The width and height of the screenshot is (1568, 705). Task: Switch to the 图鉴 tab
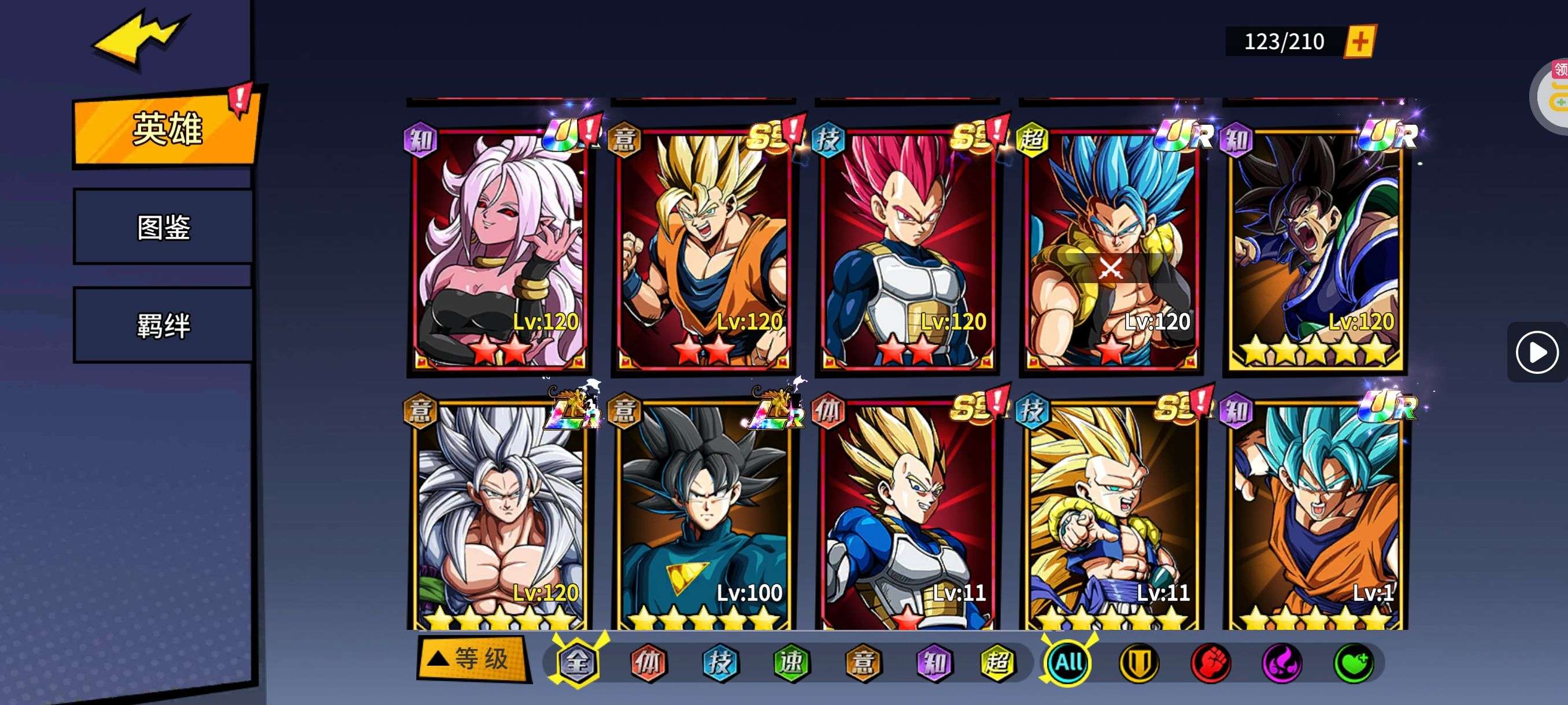coord(163,227)
